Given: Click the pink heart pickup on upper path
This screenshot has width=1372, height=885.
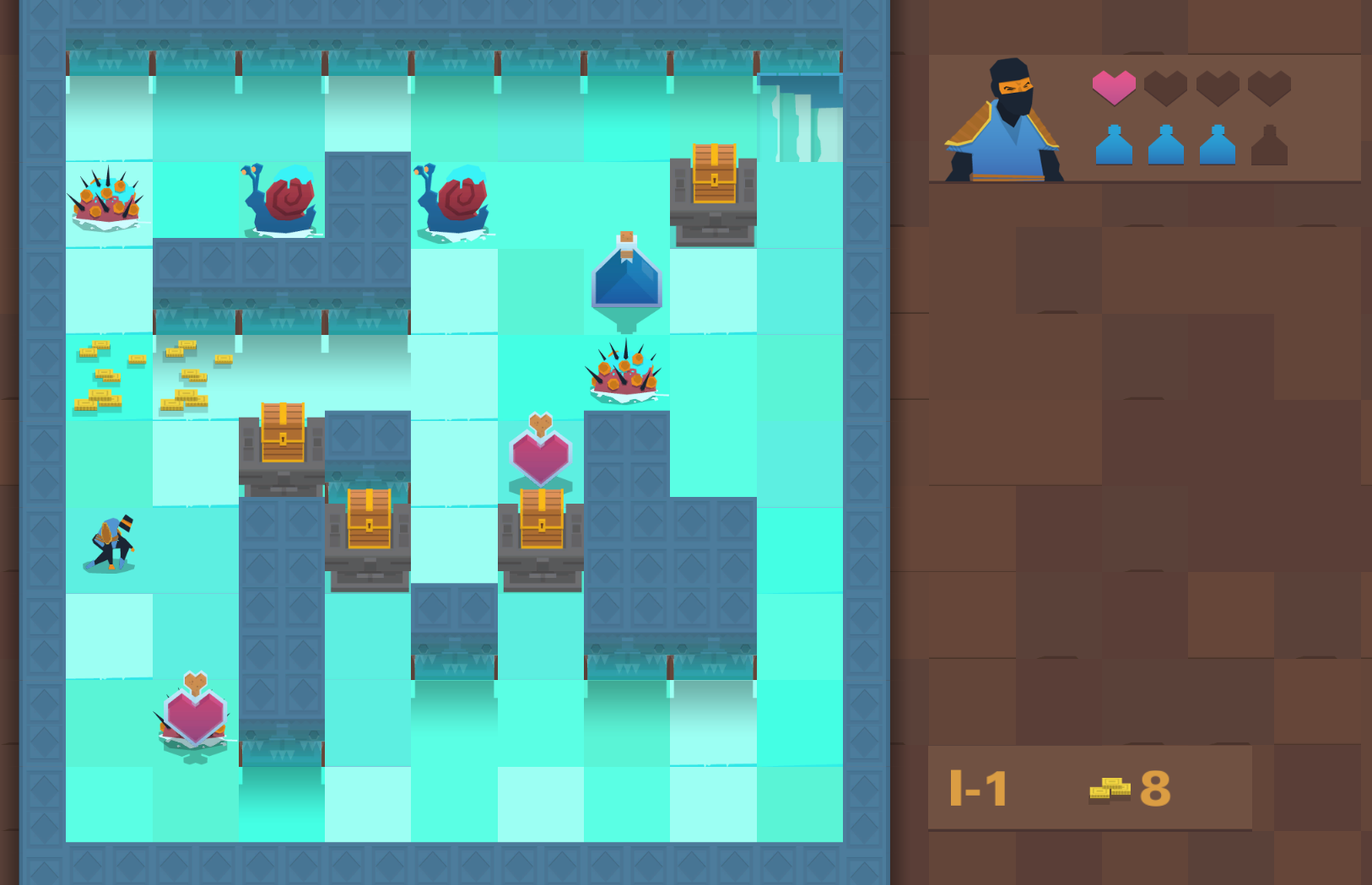Looking at the screenshot, I should (x=541, y=451).
